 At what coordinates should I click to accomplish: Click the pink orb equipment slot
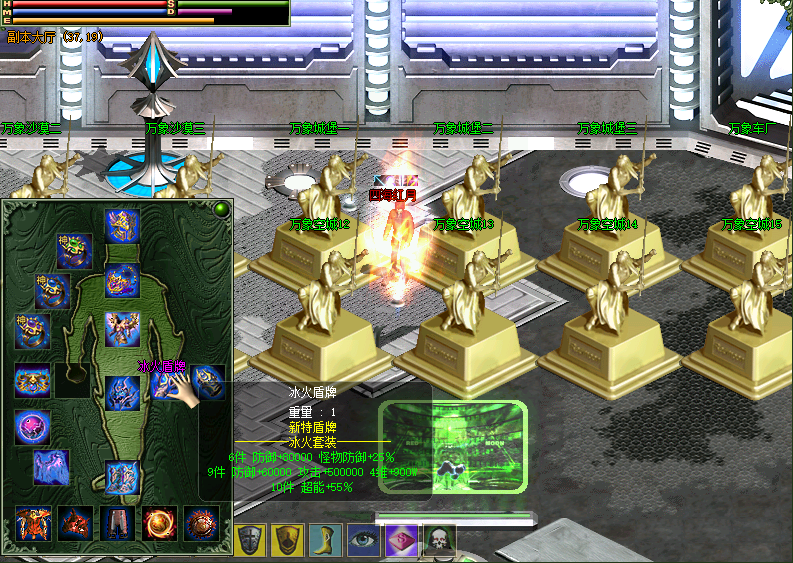coord(32,427)
